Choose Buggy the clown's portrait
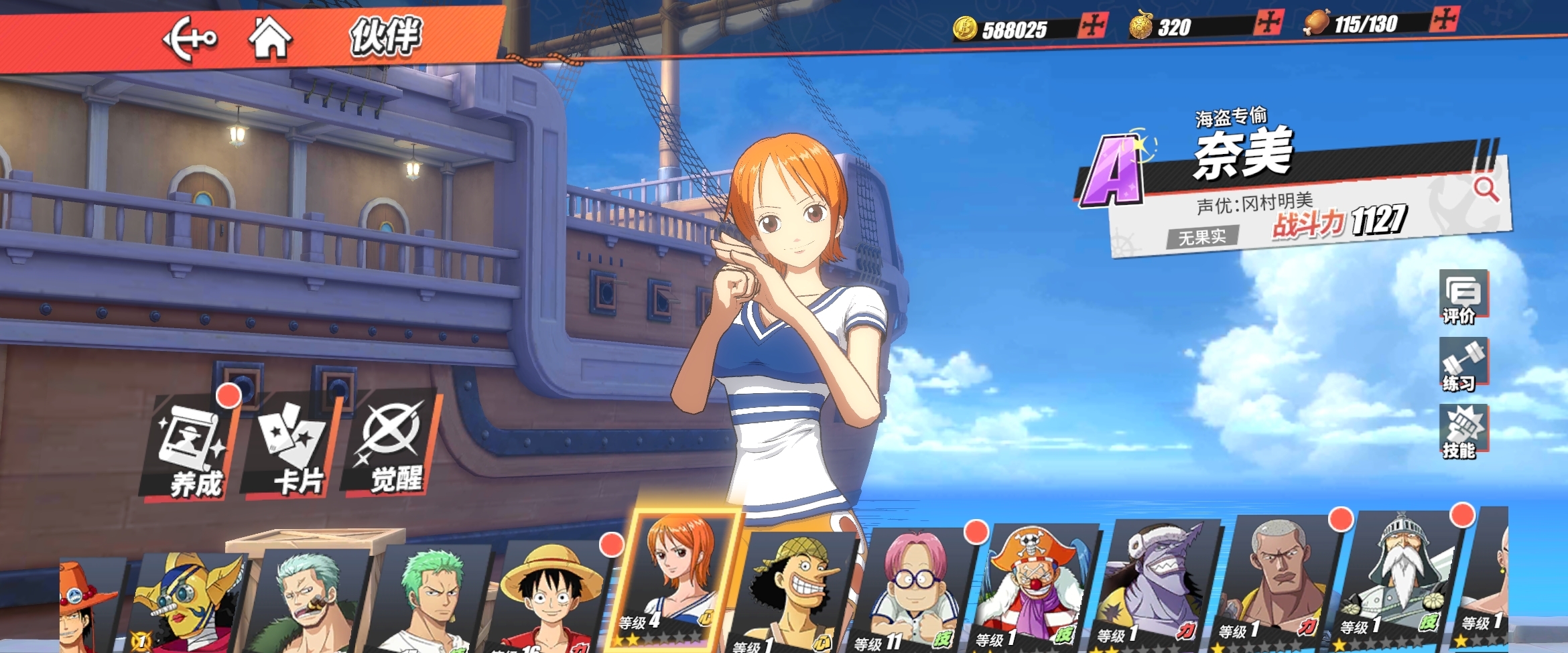This screenshot has height=653, width=1568. (1035, 586)
